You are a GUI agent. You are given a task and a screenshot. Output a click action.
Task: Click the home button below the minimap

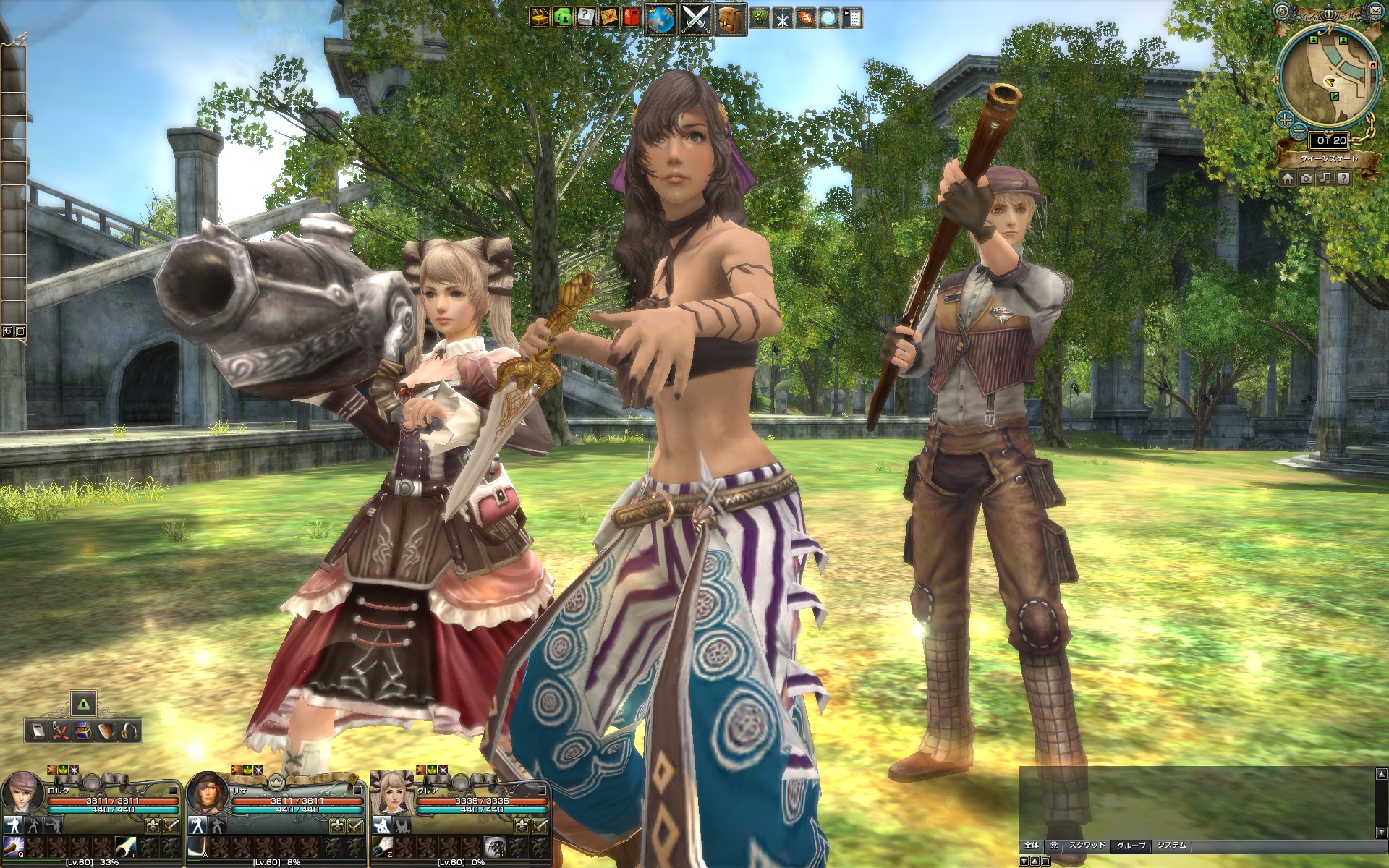tap(1287, 178)
